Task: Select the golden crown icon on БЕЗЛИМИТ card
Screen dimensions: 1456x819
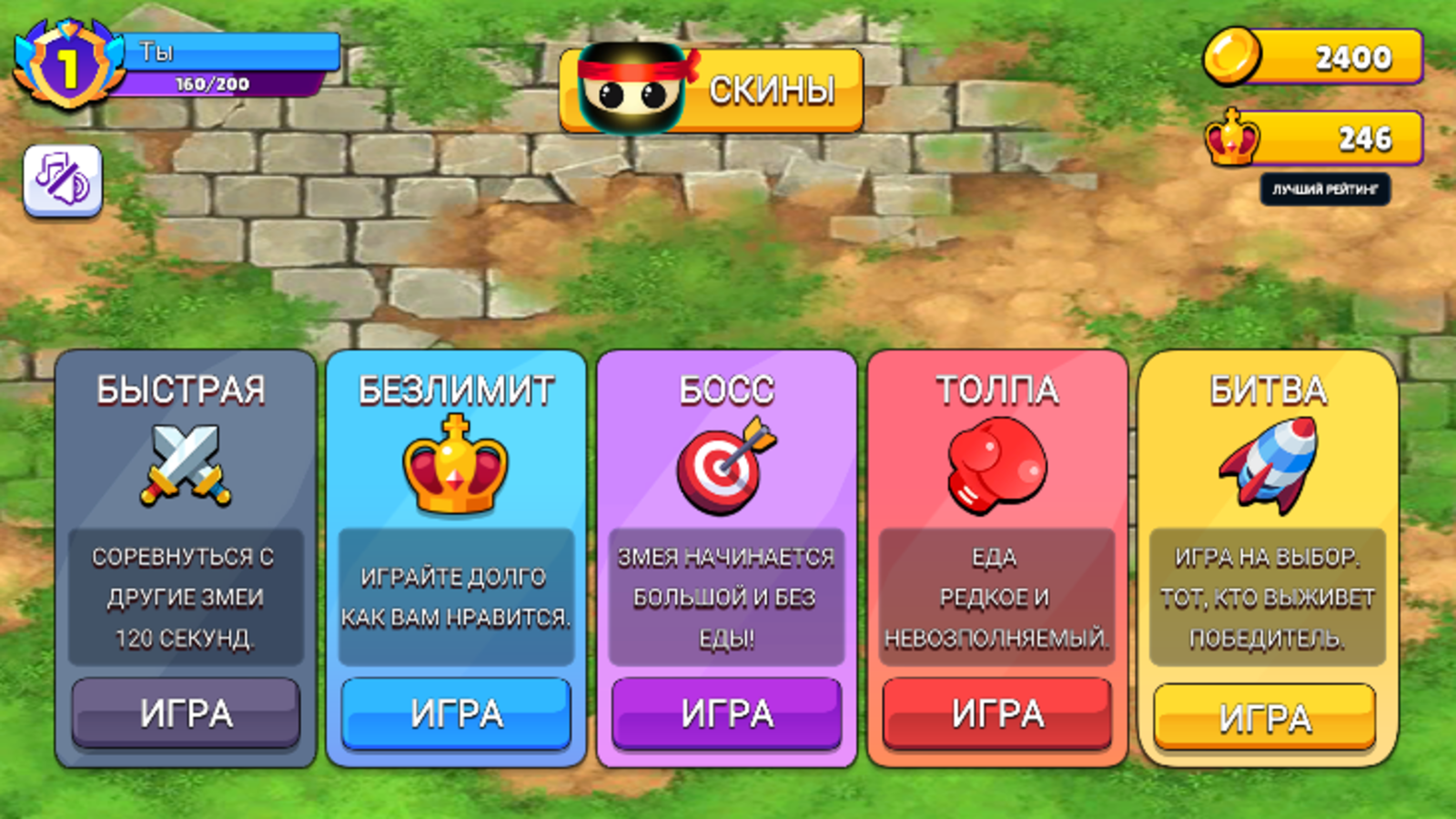Action: [455, 464]
